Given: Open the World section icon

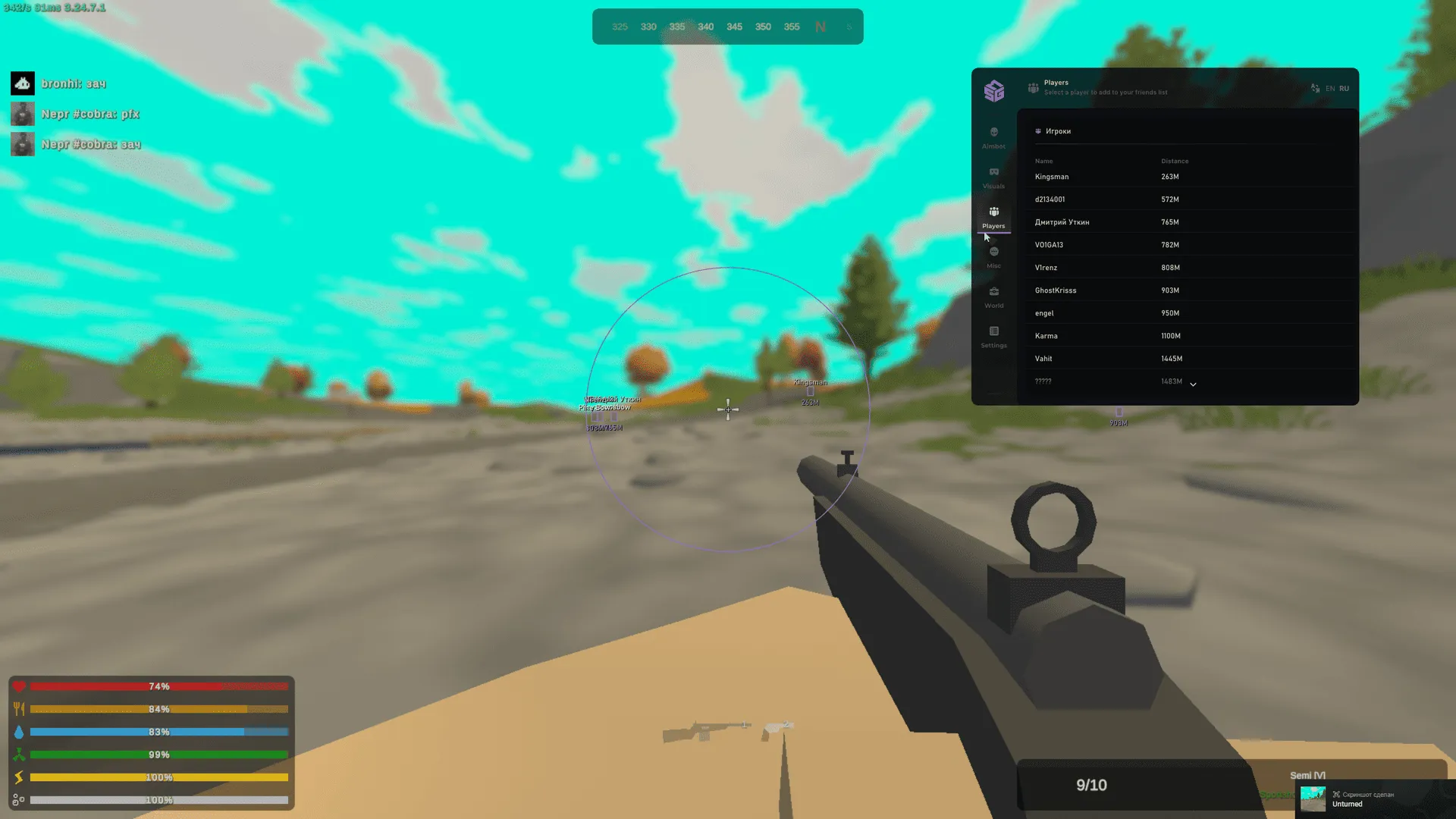Looking at the screenshot, I should 993,296.
